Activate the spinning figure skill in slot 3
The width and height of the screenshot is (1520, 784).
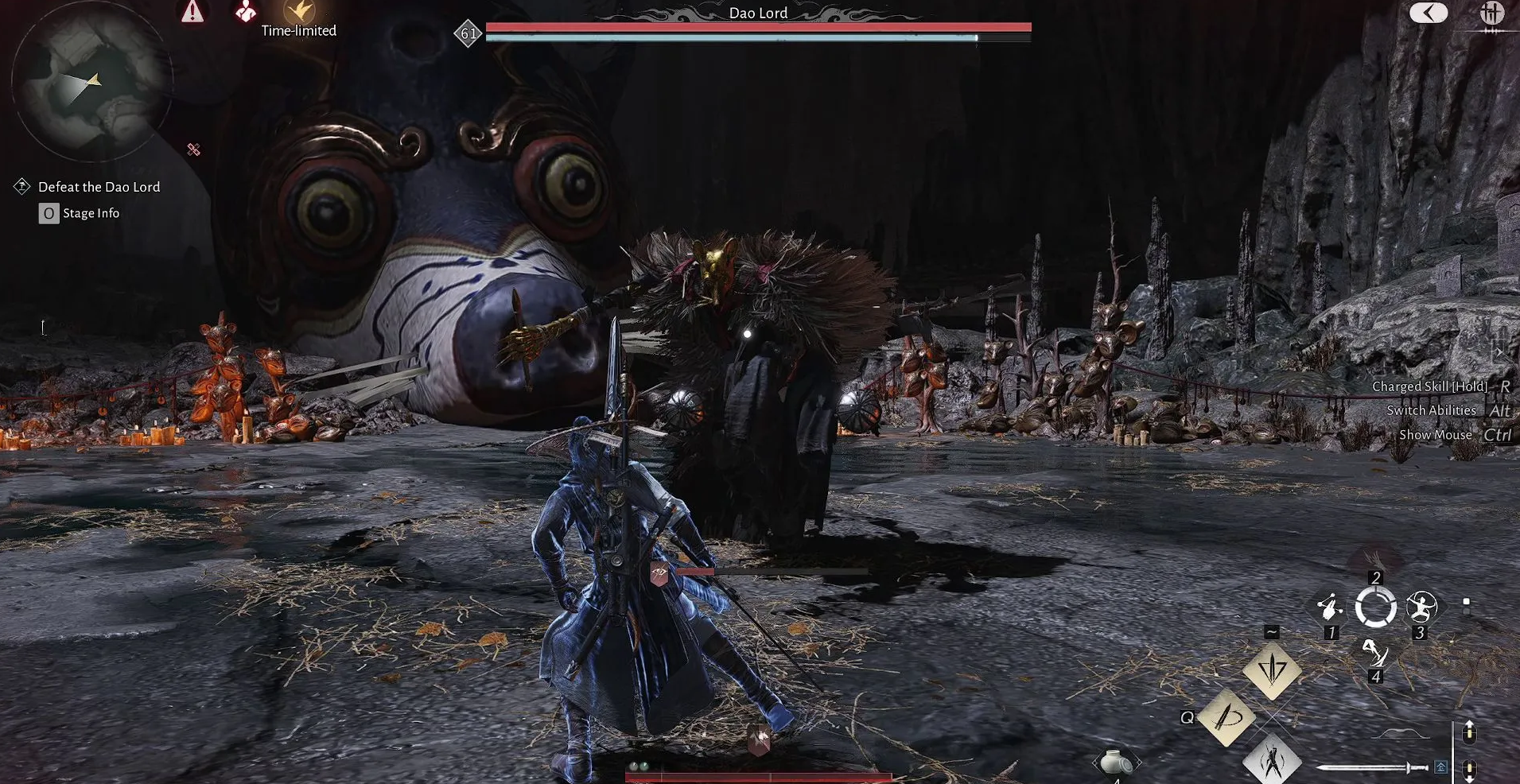[1421, 608]
